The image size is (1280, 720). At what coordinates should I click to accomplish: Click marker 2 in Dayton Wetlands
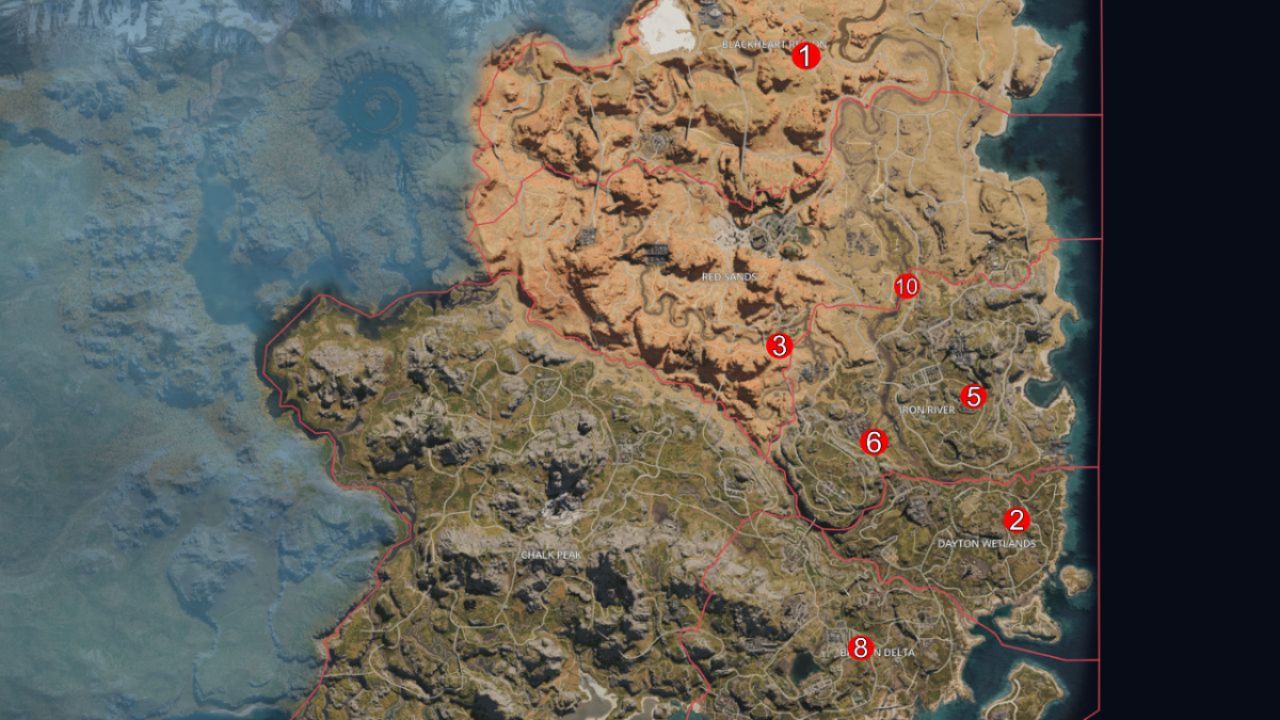tap(1016, 520)
